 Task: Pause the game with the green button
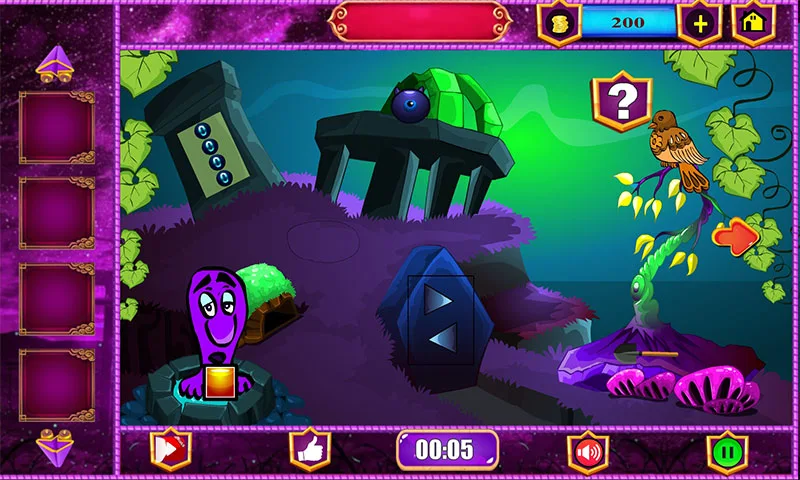727,451
